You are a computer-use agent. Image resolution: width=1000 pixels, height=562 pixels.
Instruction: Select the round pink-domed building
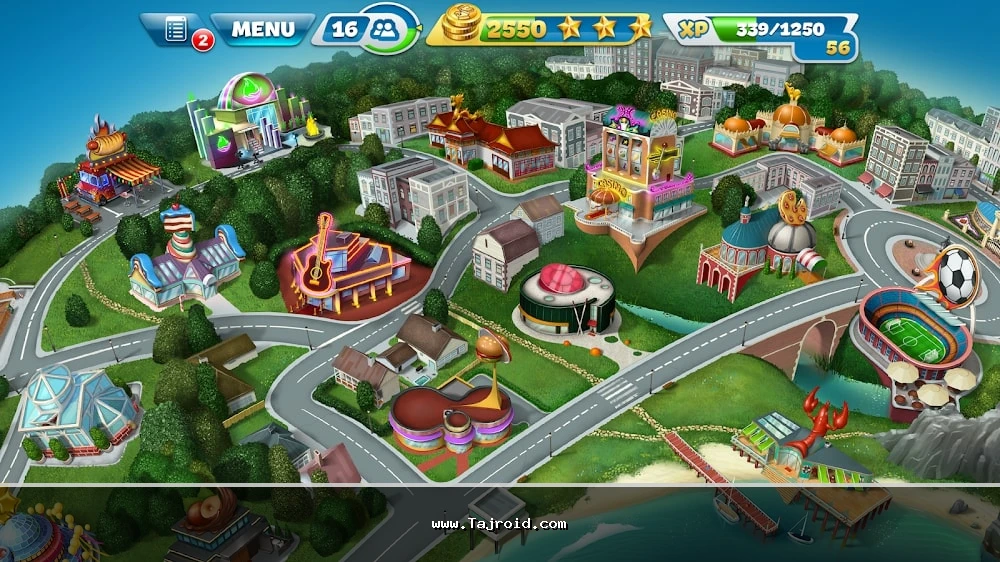[x=566, y=298]
